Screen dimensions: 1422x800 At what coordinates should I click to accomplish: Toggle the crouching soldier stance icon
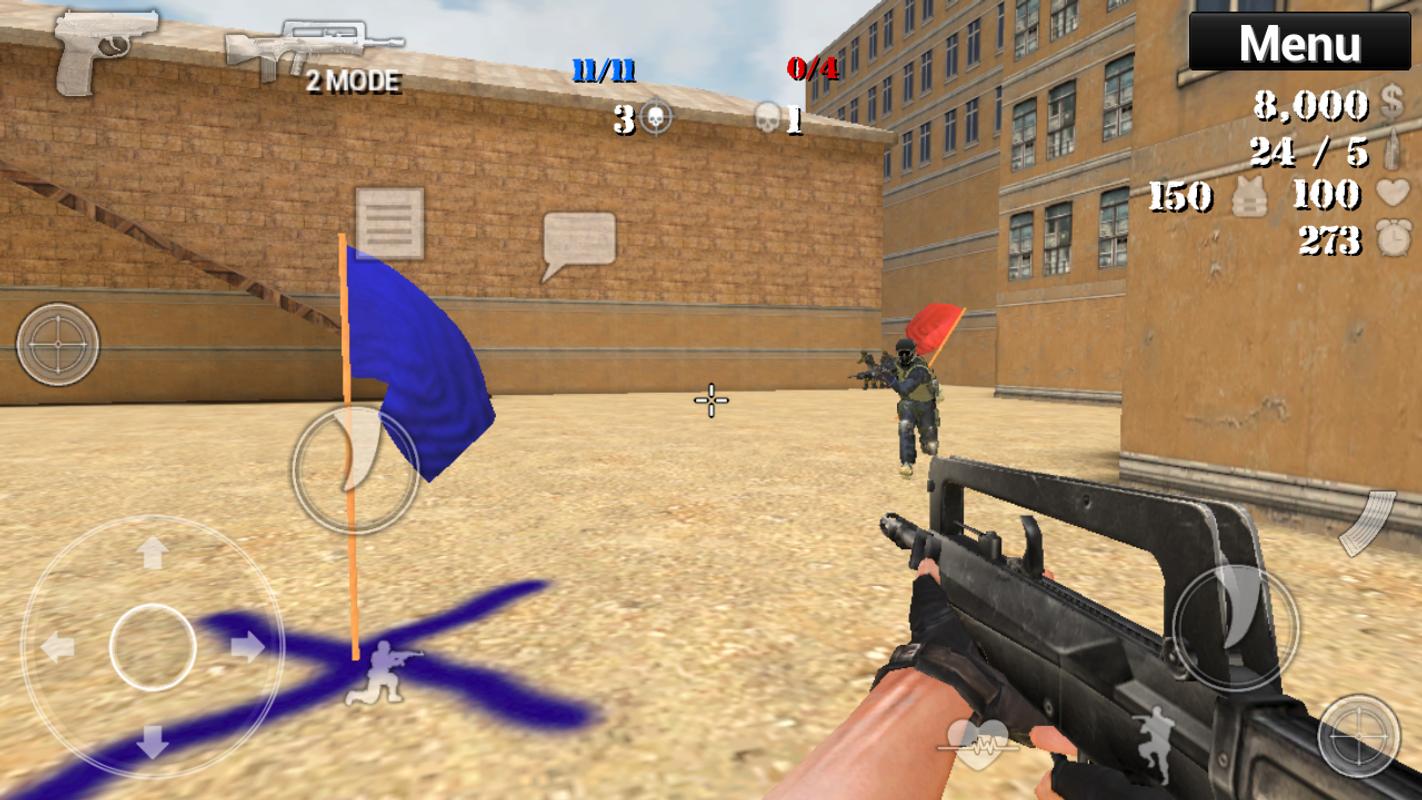click(383, 671)
